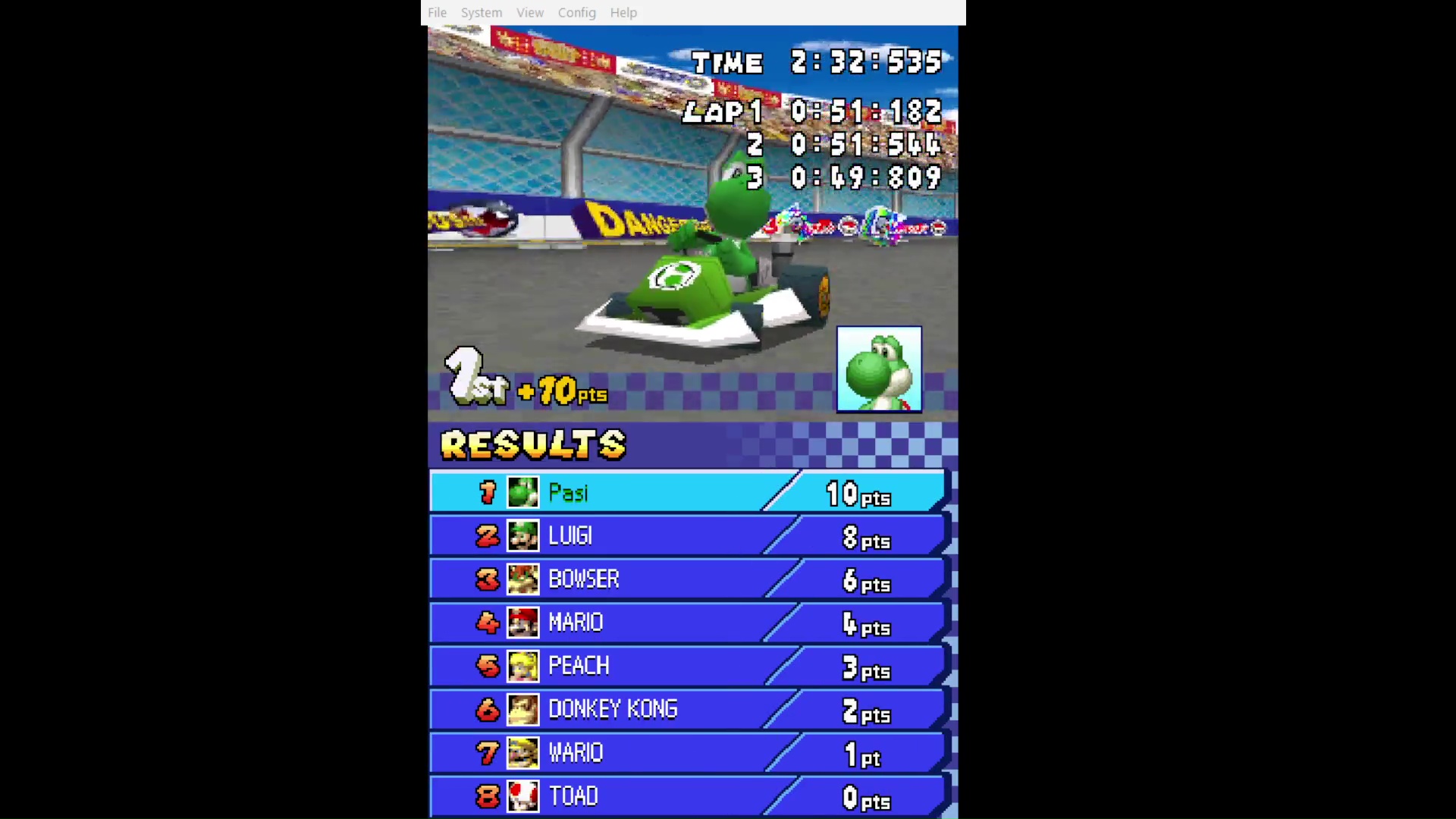Screen dimensions: 1456x819
Task: Open the Config menu
Action: click(577, 13)
